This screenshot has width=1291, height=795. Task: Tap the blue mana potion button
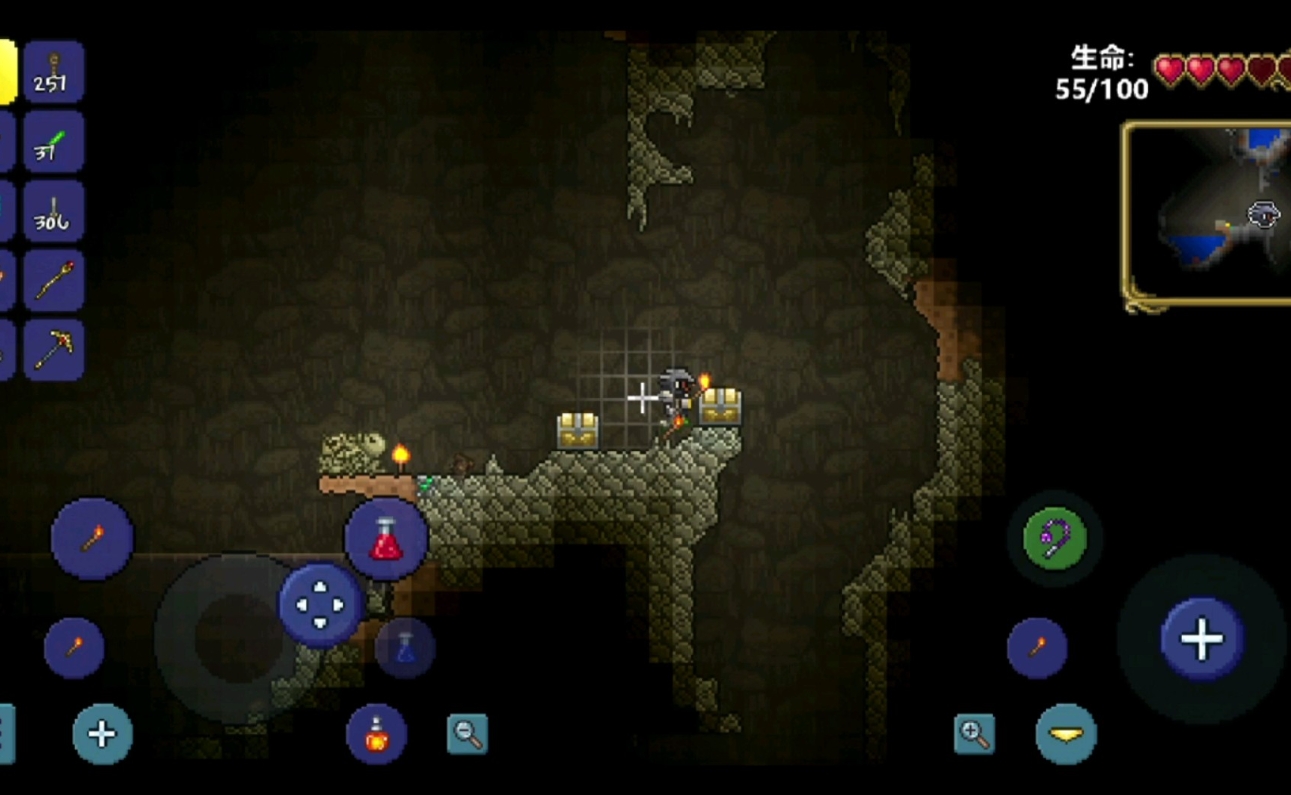pos(405,648)
